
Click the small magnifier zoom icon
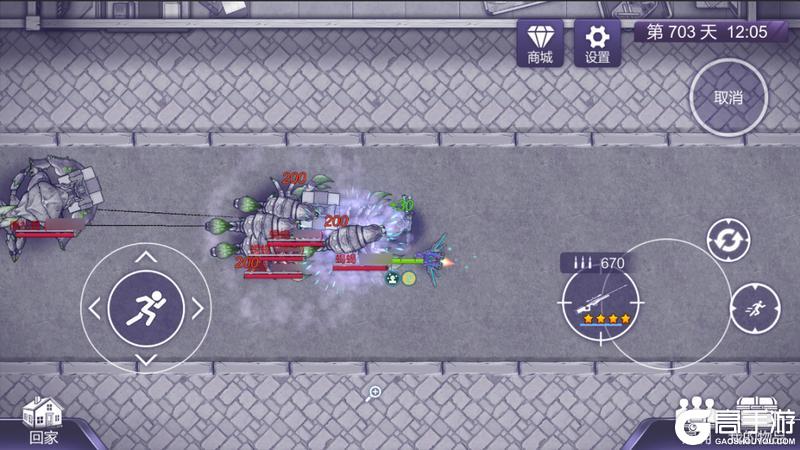pyautogui.click(x=375, y=392)
